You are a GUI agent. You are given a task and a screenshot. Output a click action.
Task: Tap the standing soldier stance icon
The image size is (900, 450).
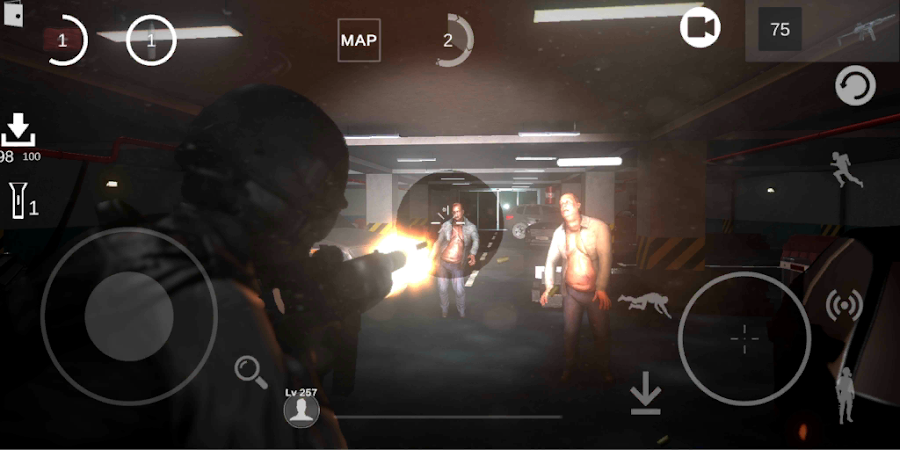tap(846, 395)
